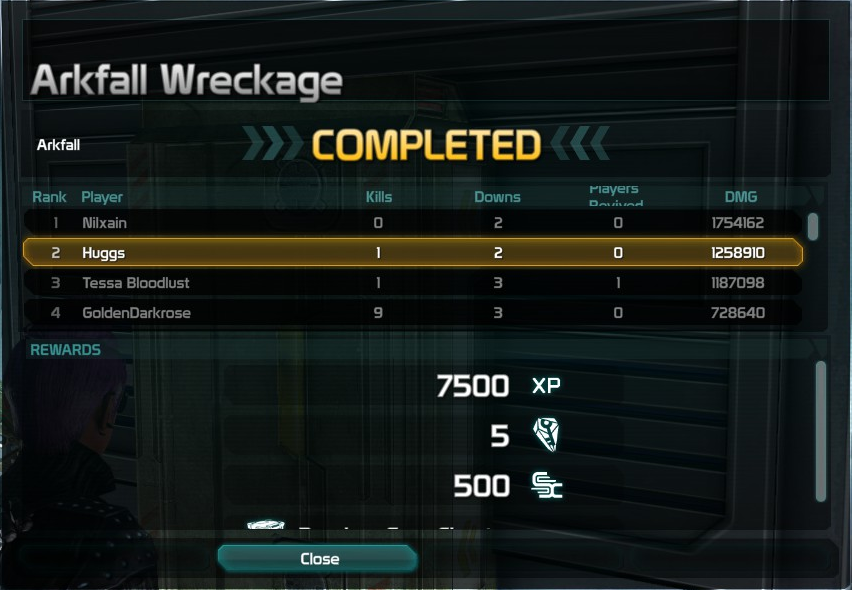Close the Arkfall results window
The width and height of the screenshot is (852, 590).
point(319,559)
